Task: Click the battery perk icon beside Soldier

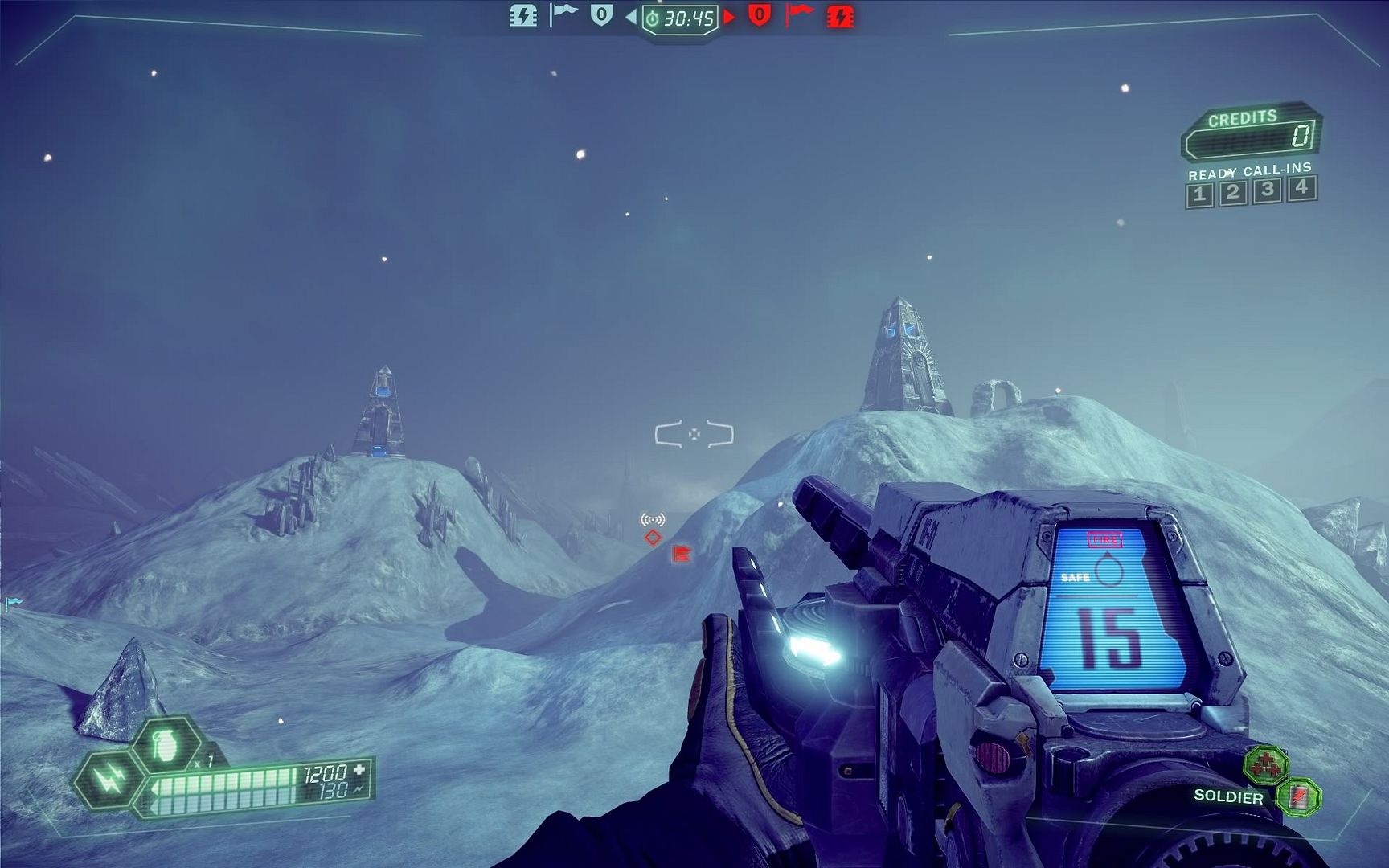Action: [1298, 796]
